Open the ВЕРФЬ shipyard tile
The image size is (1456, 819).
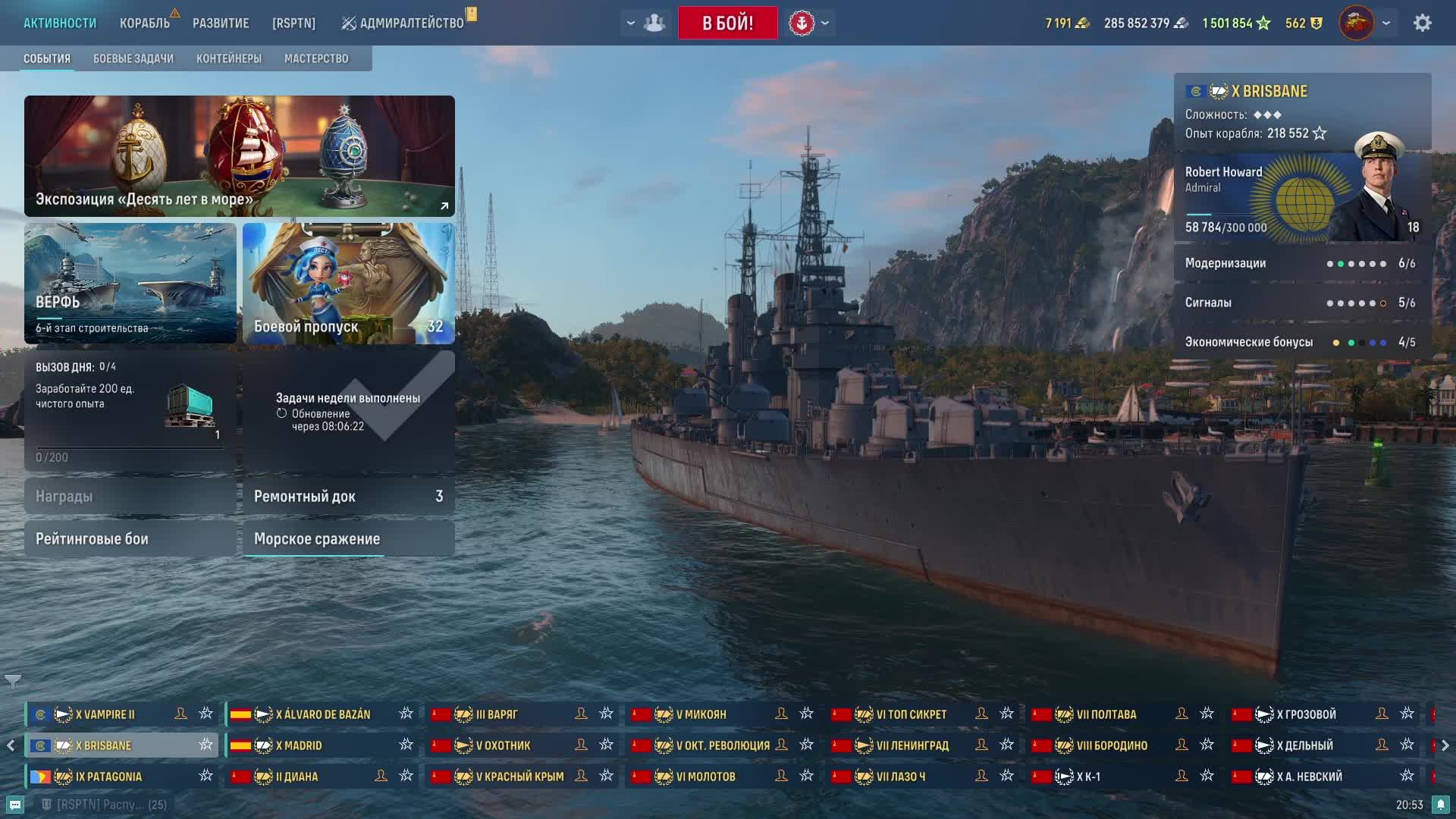(x=130, y=283)
